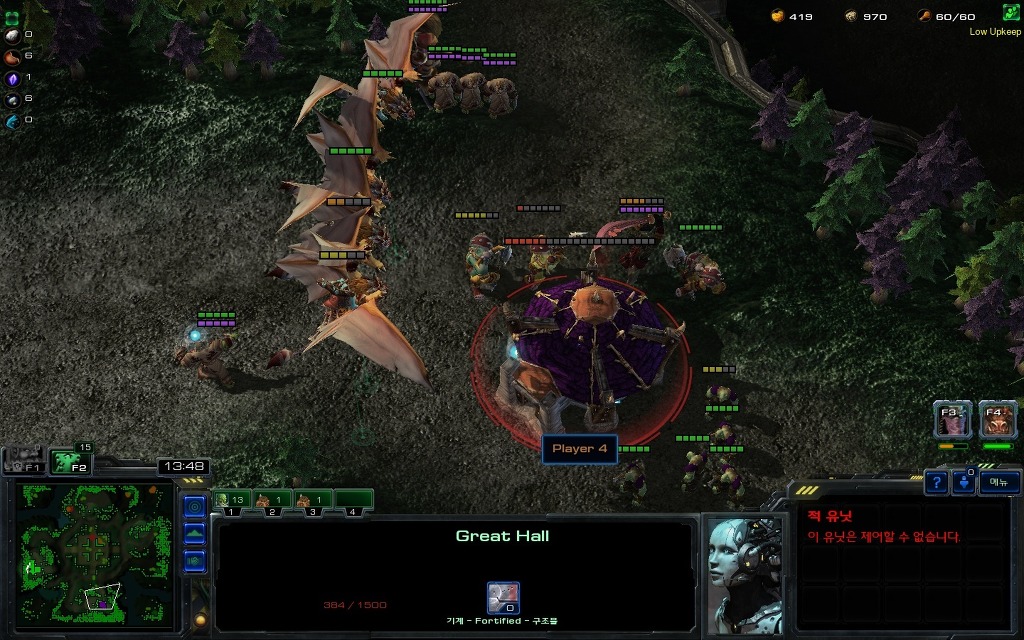Open the help question mark button
The image size is (1024, 640).
[x=936, y=483]
